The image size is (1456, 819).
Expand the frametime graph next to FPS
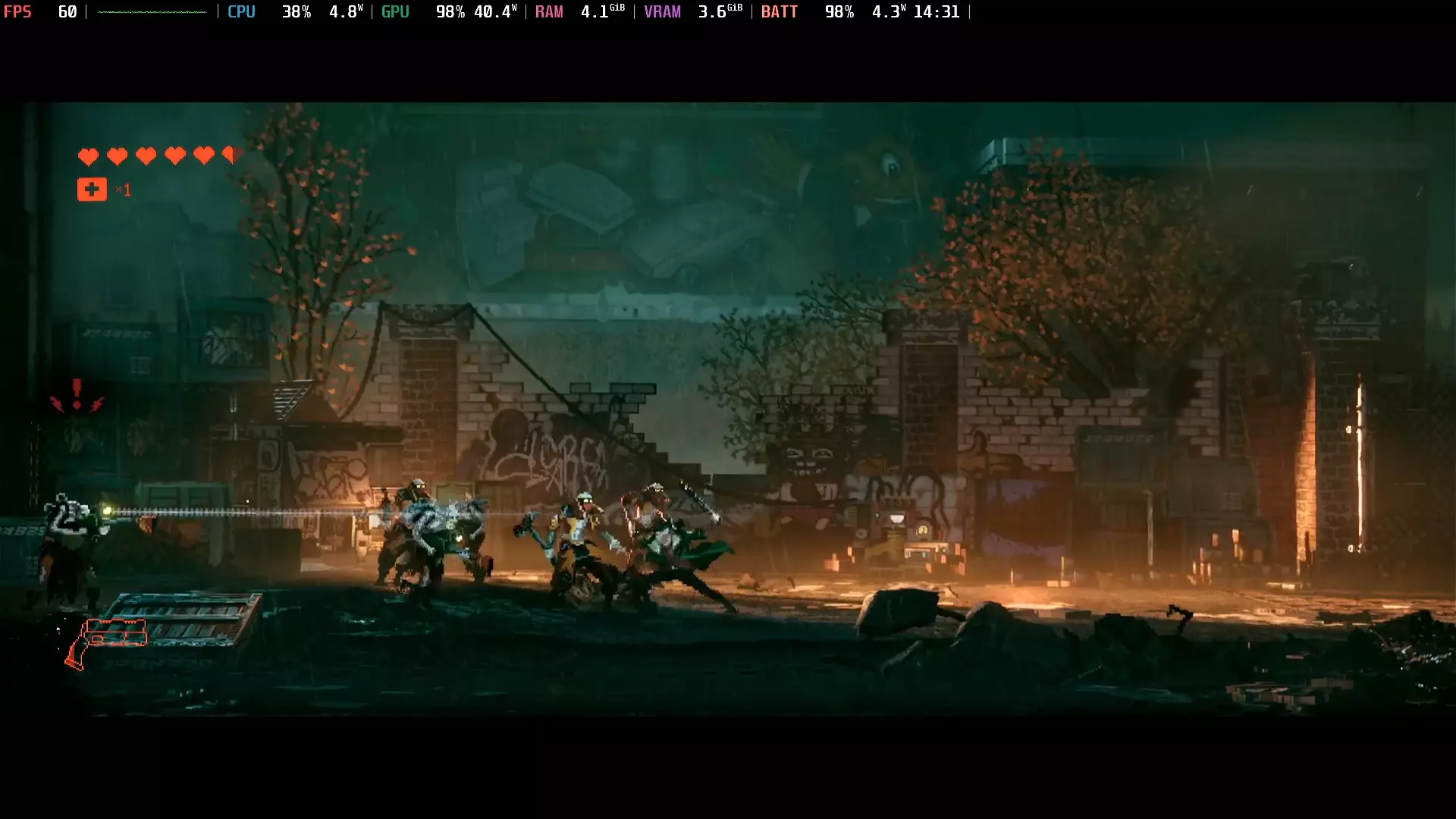[150, 11]
